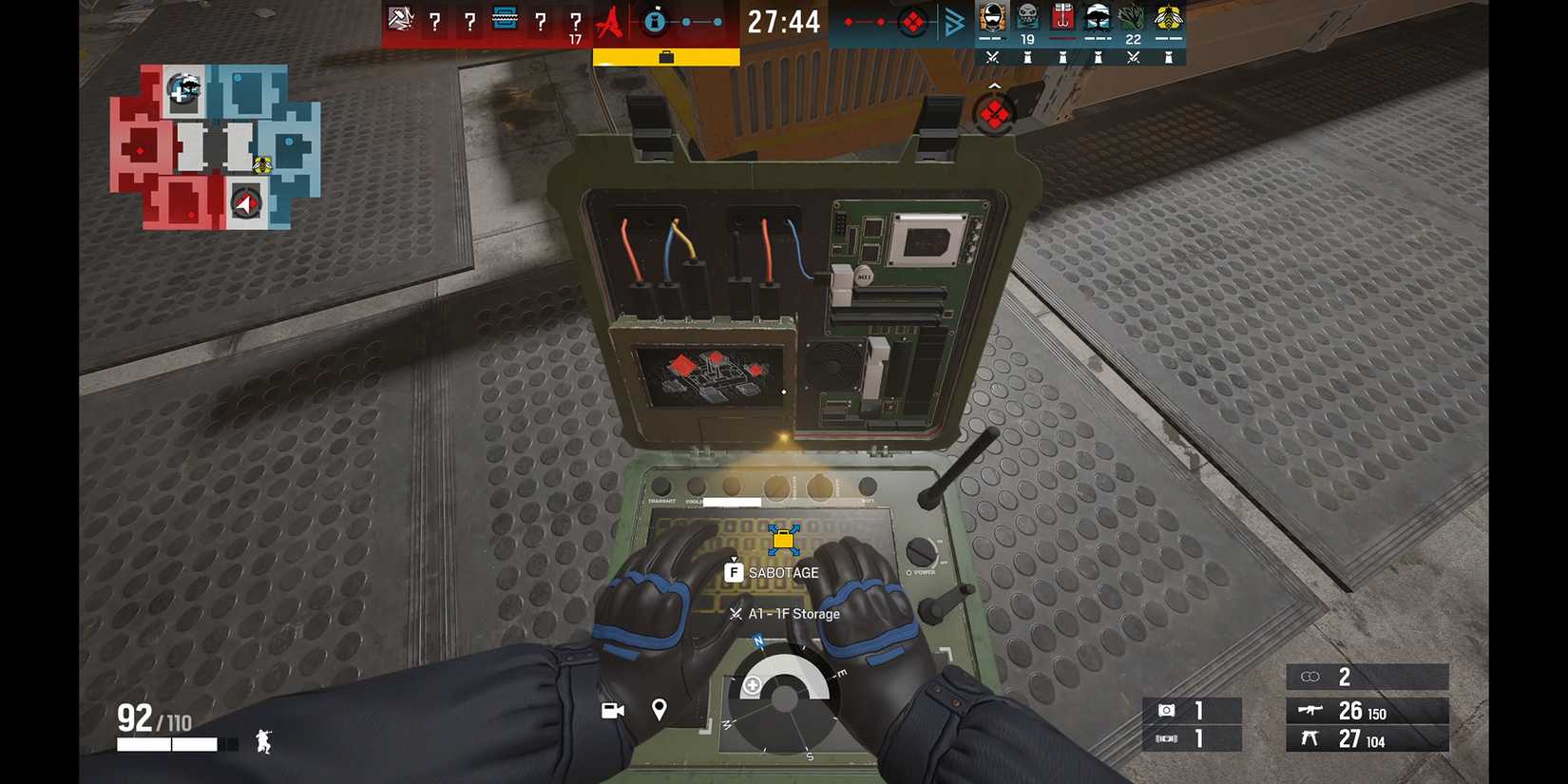Click the defuser briefcase icon on the yellow bar
This screenshot has height=784, width=1568.
click(668, 55)
